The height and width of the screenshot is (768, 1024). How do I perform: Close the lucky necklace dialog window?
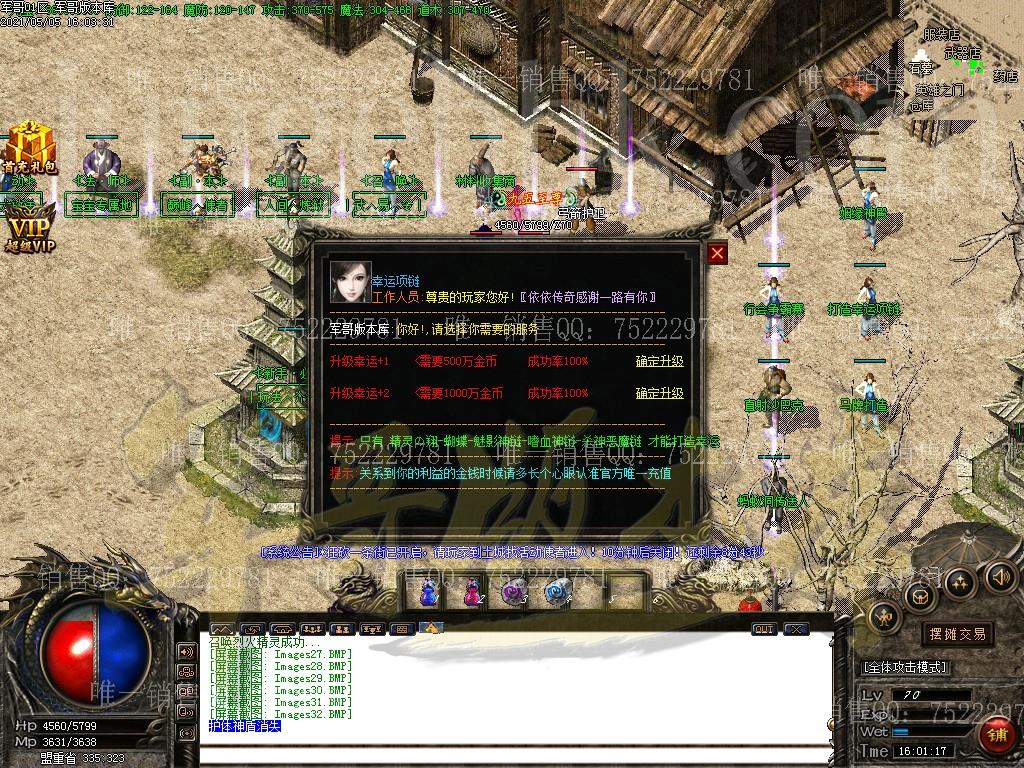717,253
